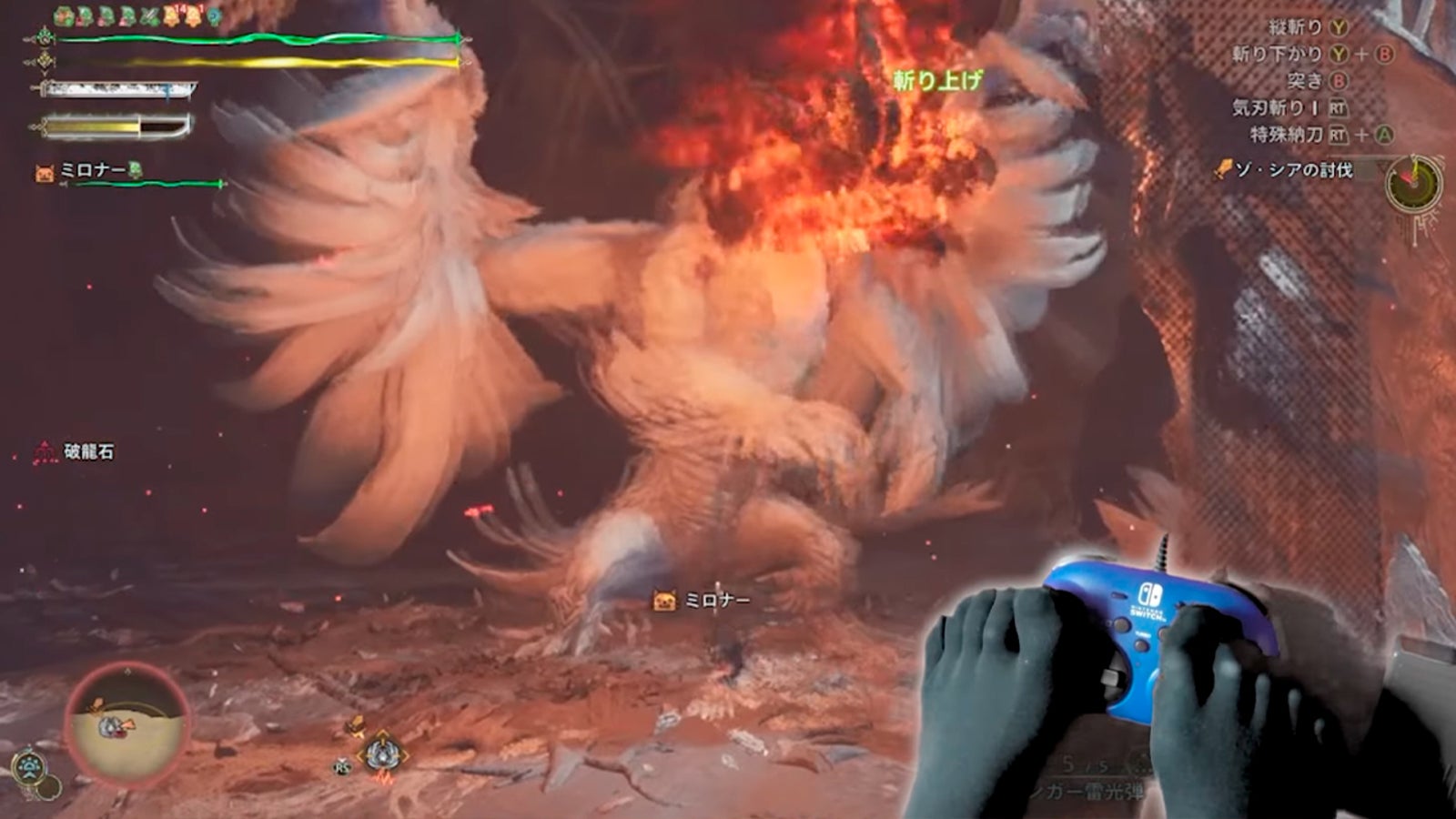Open the ゾ・シアの討伐 quest objective

1292,170
